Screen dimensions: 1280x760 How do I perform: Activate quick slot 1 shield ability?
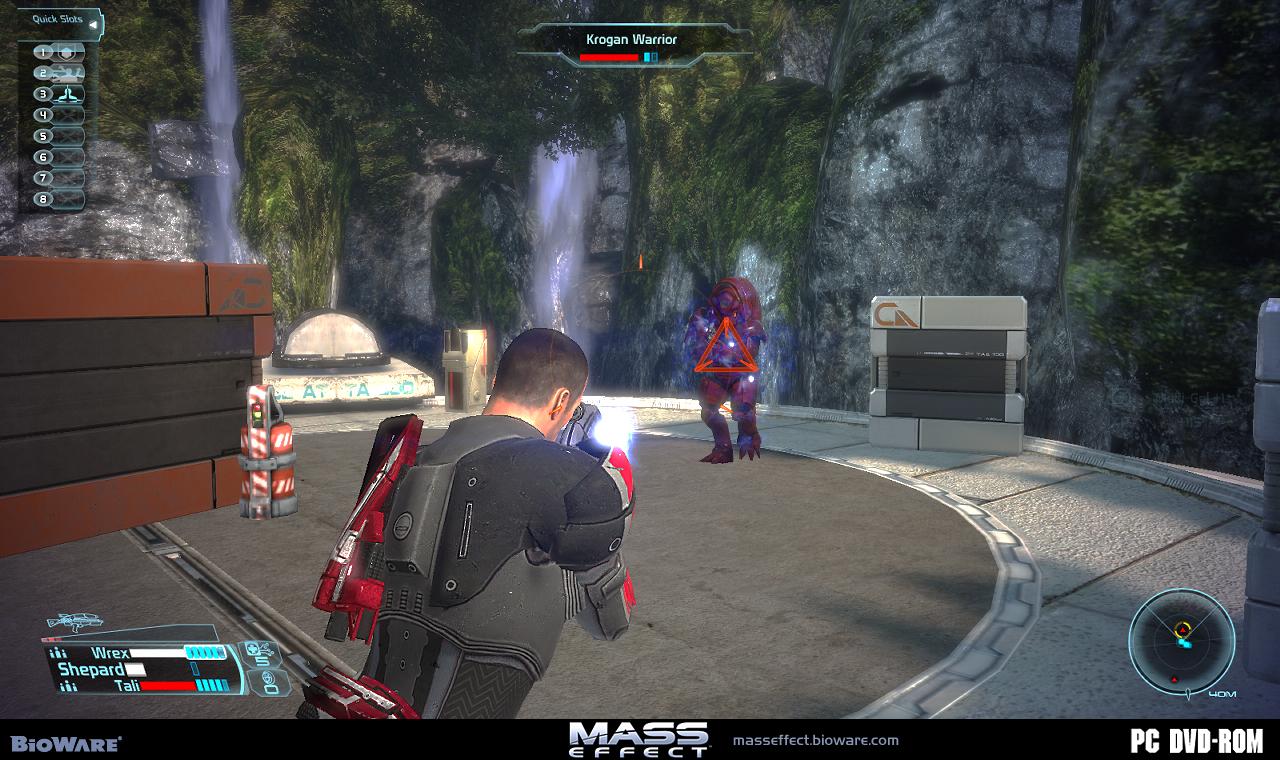66,52
